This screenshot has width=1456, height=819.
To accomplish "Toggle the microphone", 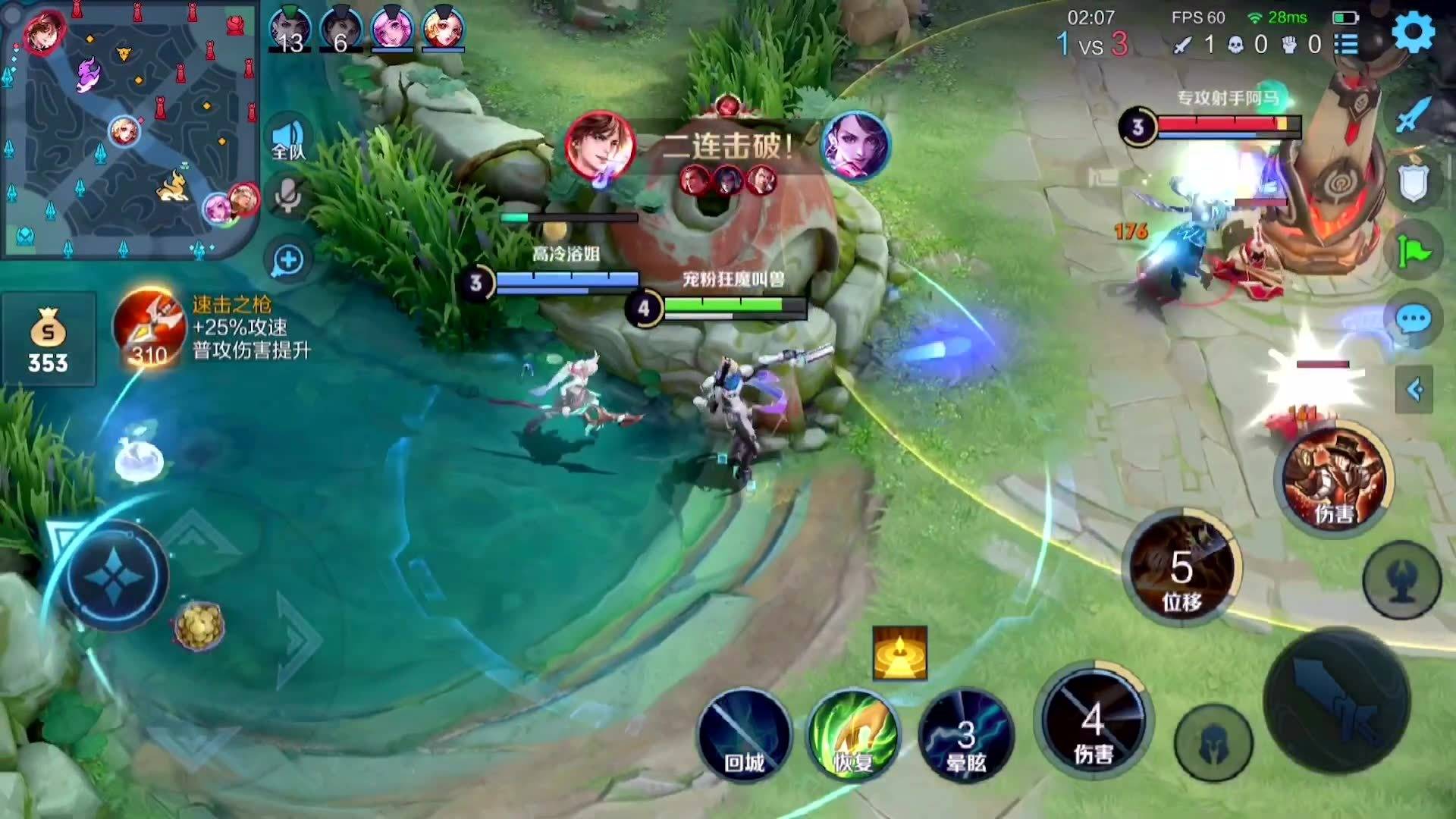I will tap(287, 196).
